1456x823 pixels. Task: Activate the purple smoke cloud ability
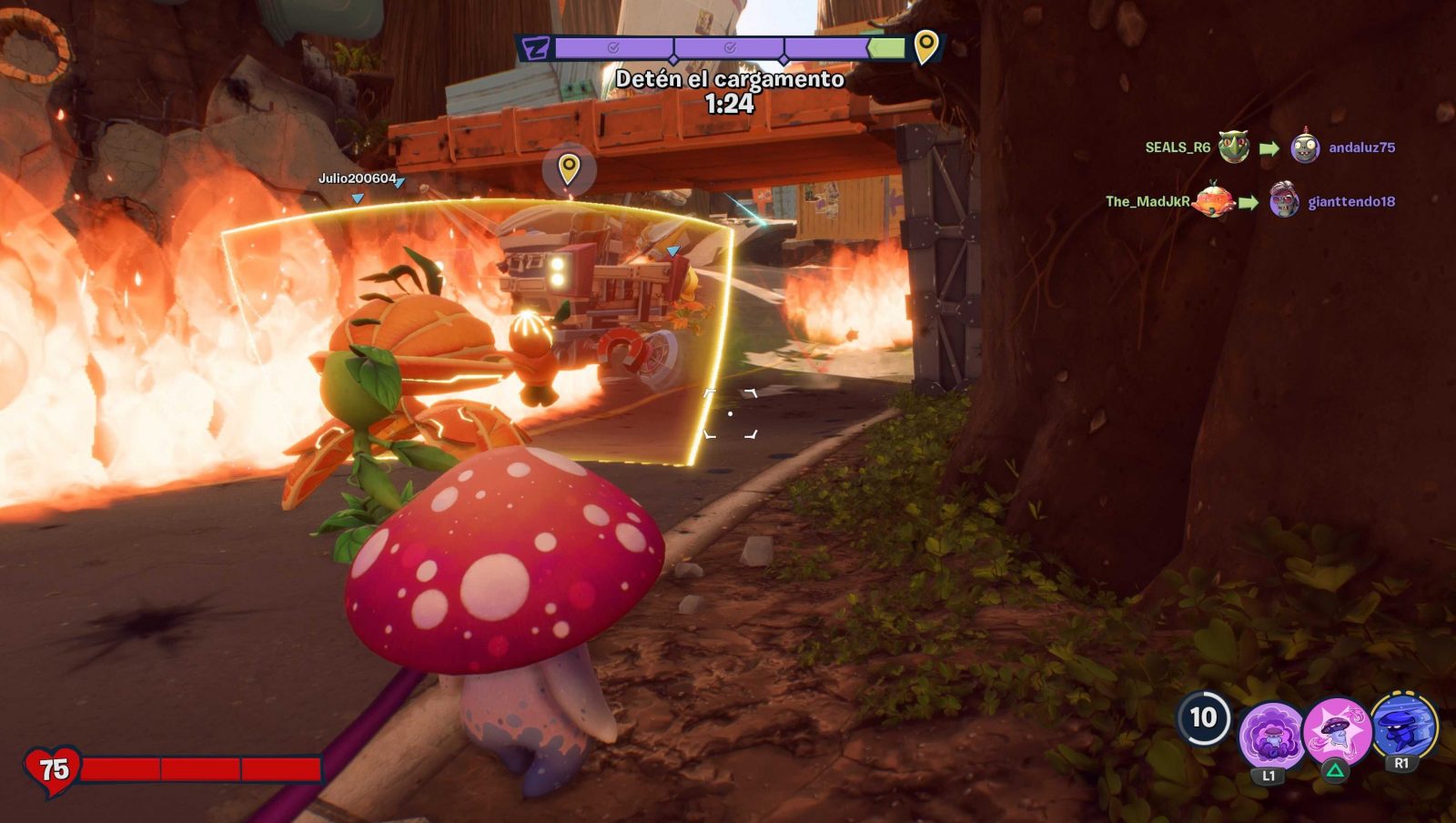[x=1269, y=734]
